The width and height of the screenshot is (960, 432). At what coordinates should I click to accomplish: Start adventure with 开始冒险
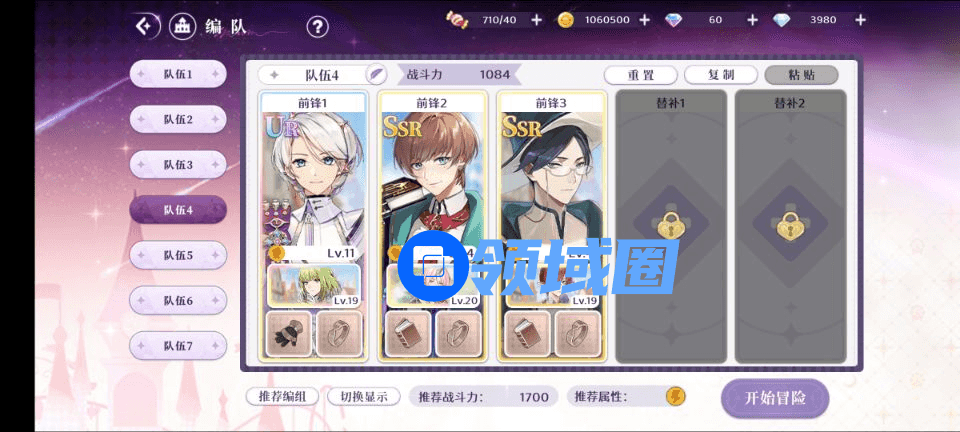tap(775, 398)
